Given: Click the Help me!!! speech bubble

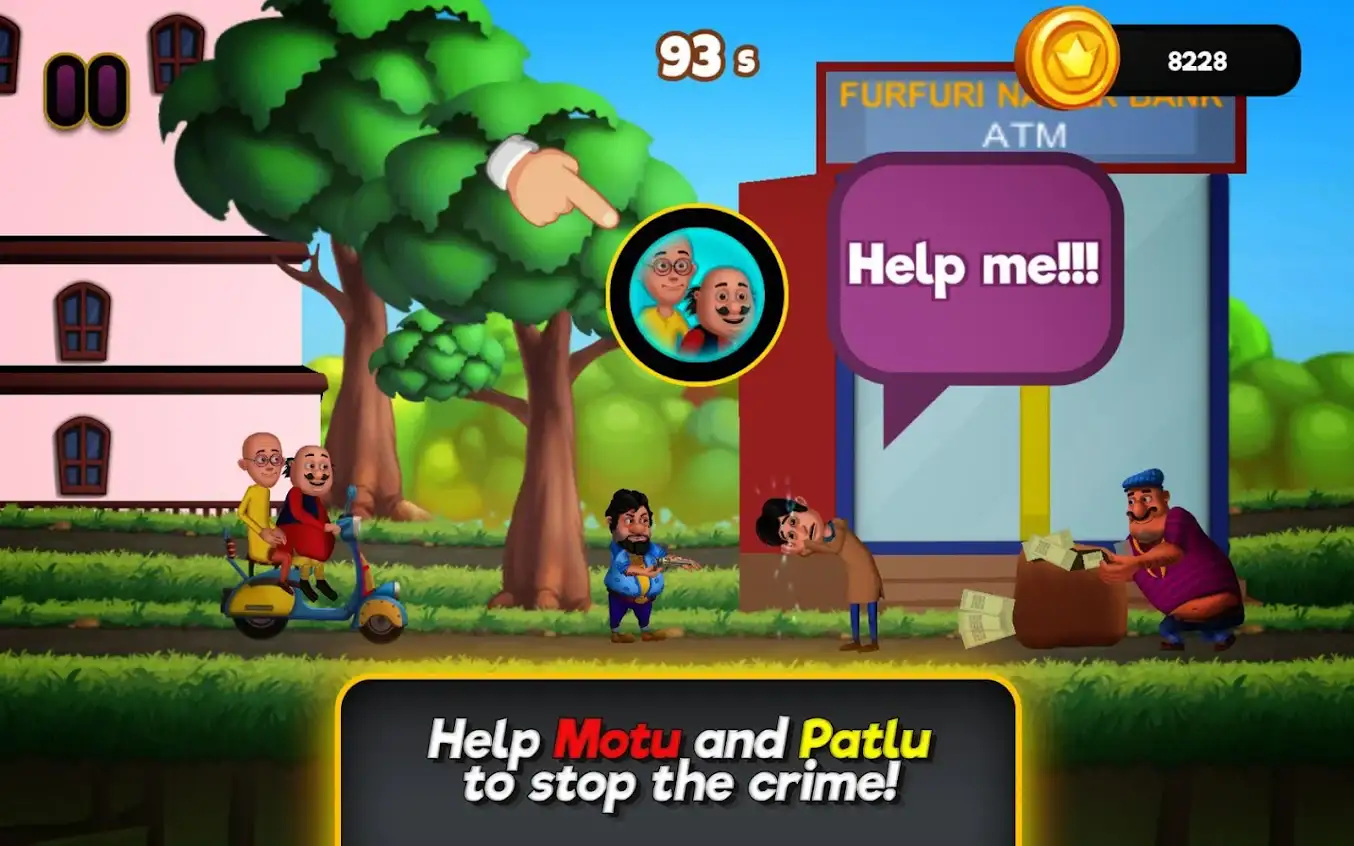Looking at the screenshot, I should click(973, 265).
